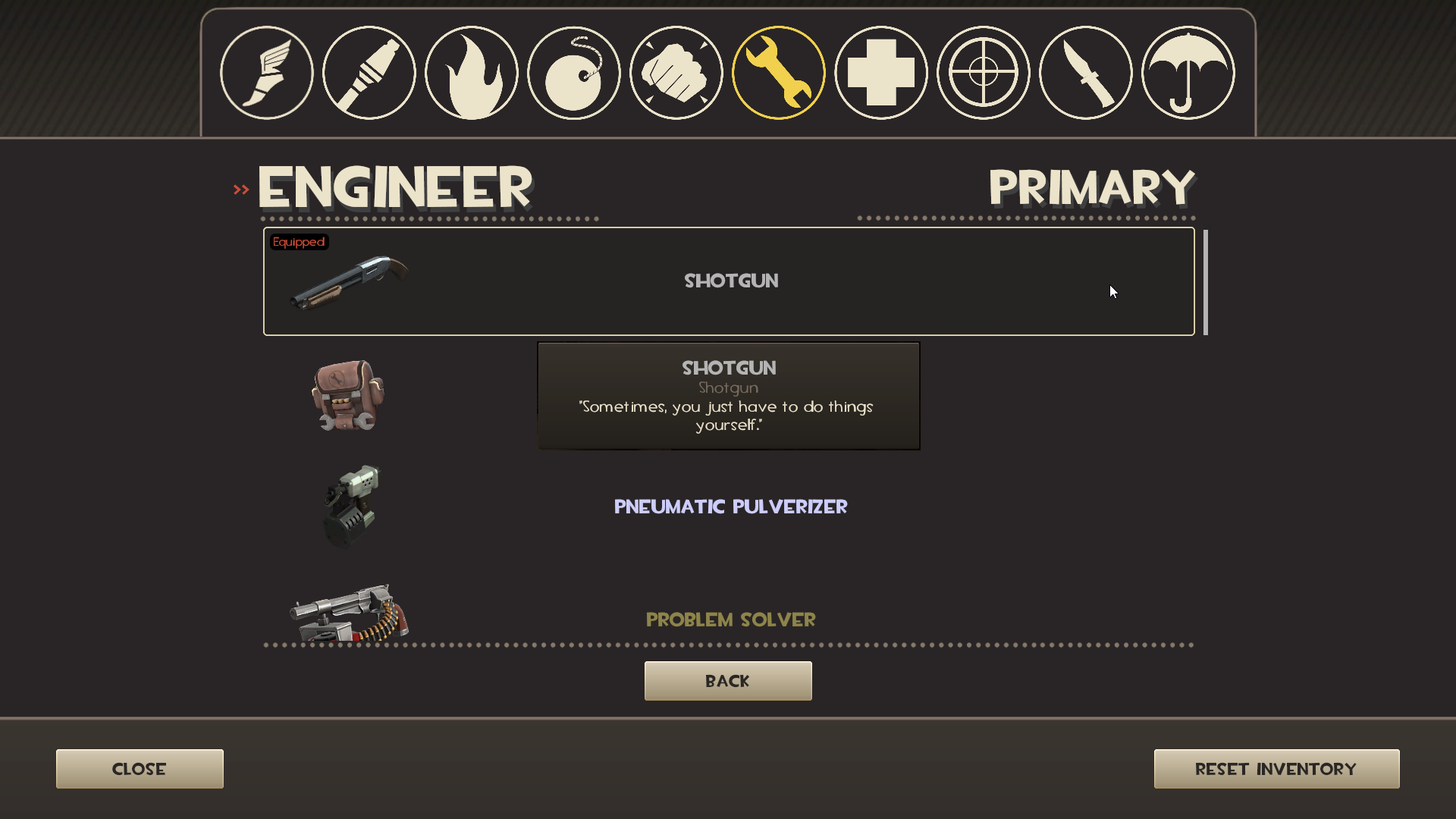Select the Demoman bomb icon
Viewport: 1456px width, 819px height.
pyautogui.click(x=573, y=71)
